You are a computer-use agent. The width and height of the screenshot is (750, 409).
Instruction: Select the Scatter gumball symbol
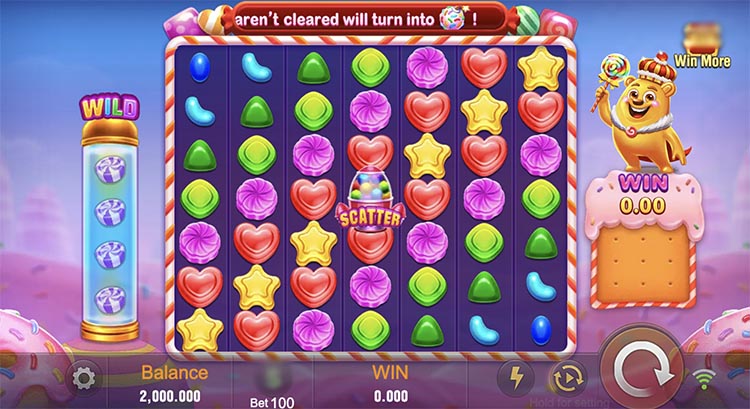pos(371,199)
